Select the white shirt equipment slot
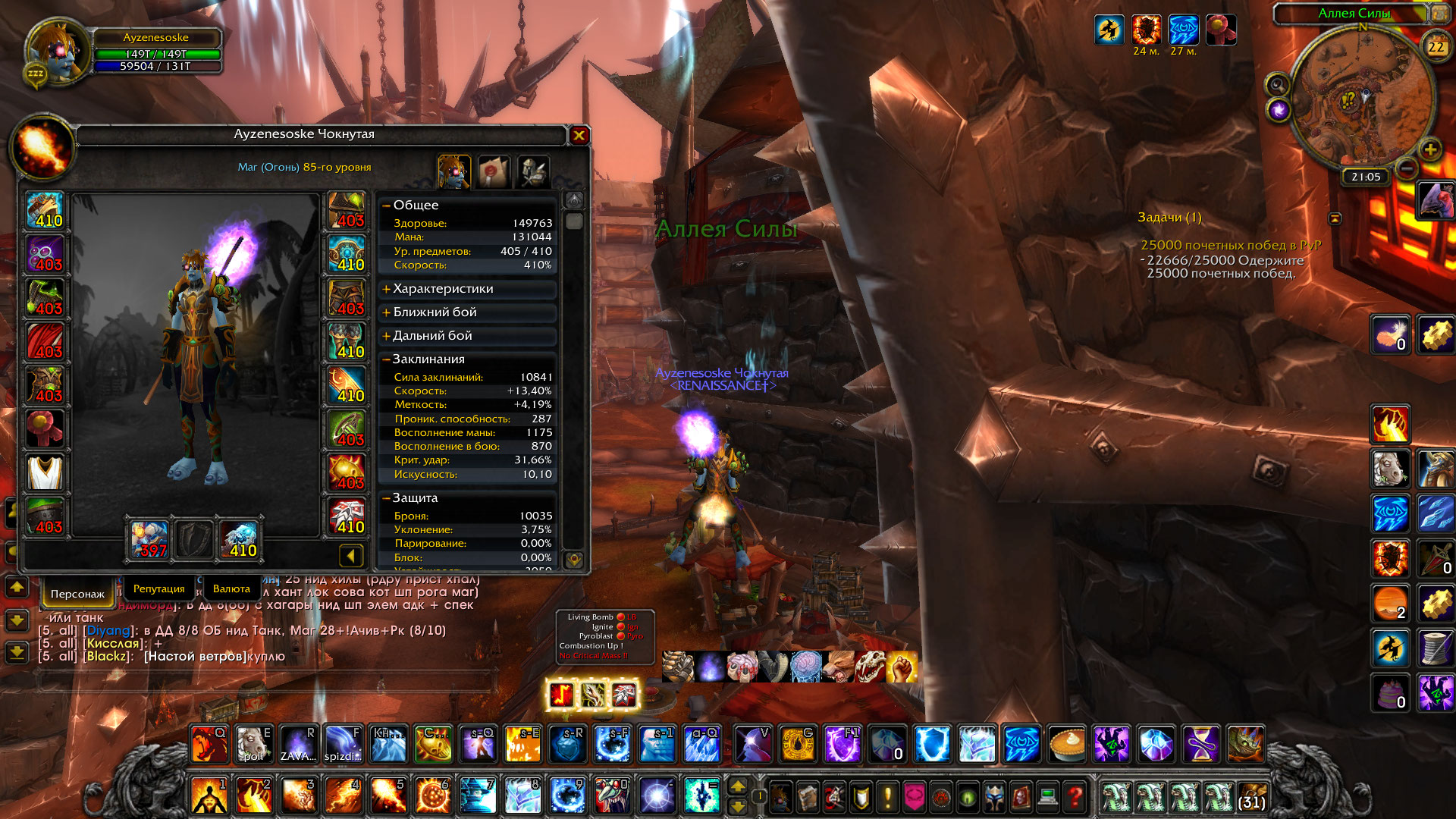1456x819 pixels. tap(45, 472)
